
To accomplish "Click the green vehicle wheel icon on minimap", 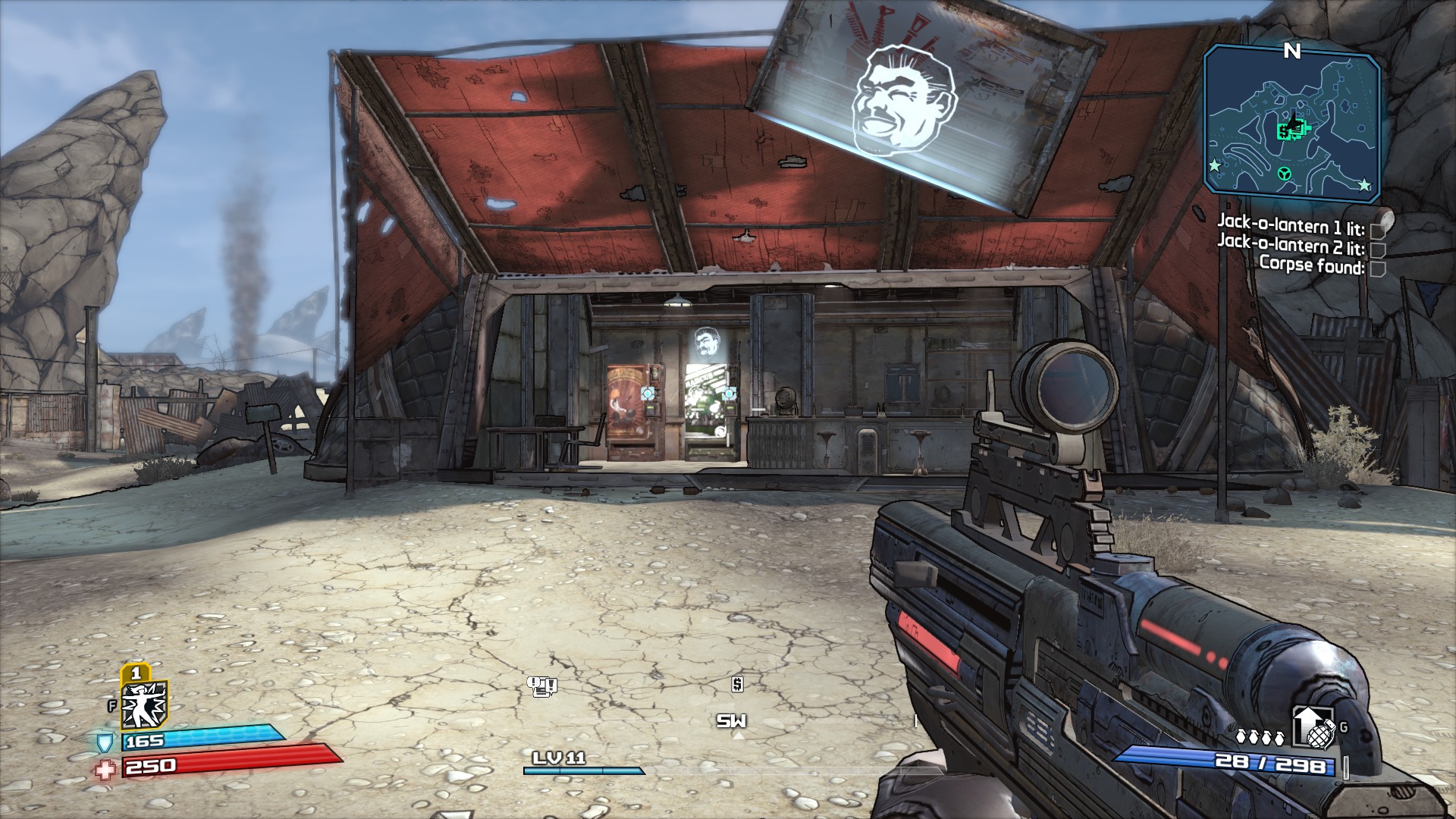I will coord(1285,174).
